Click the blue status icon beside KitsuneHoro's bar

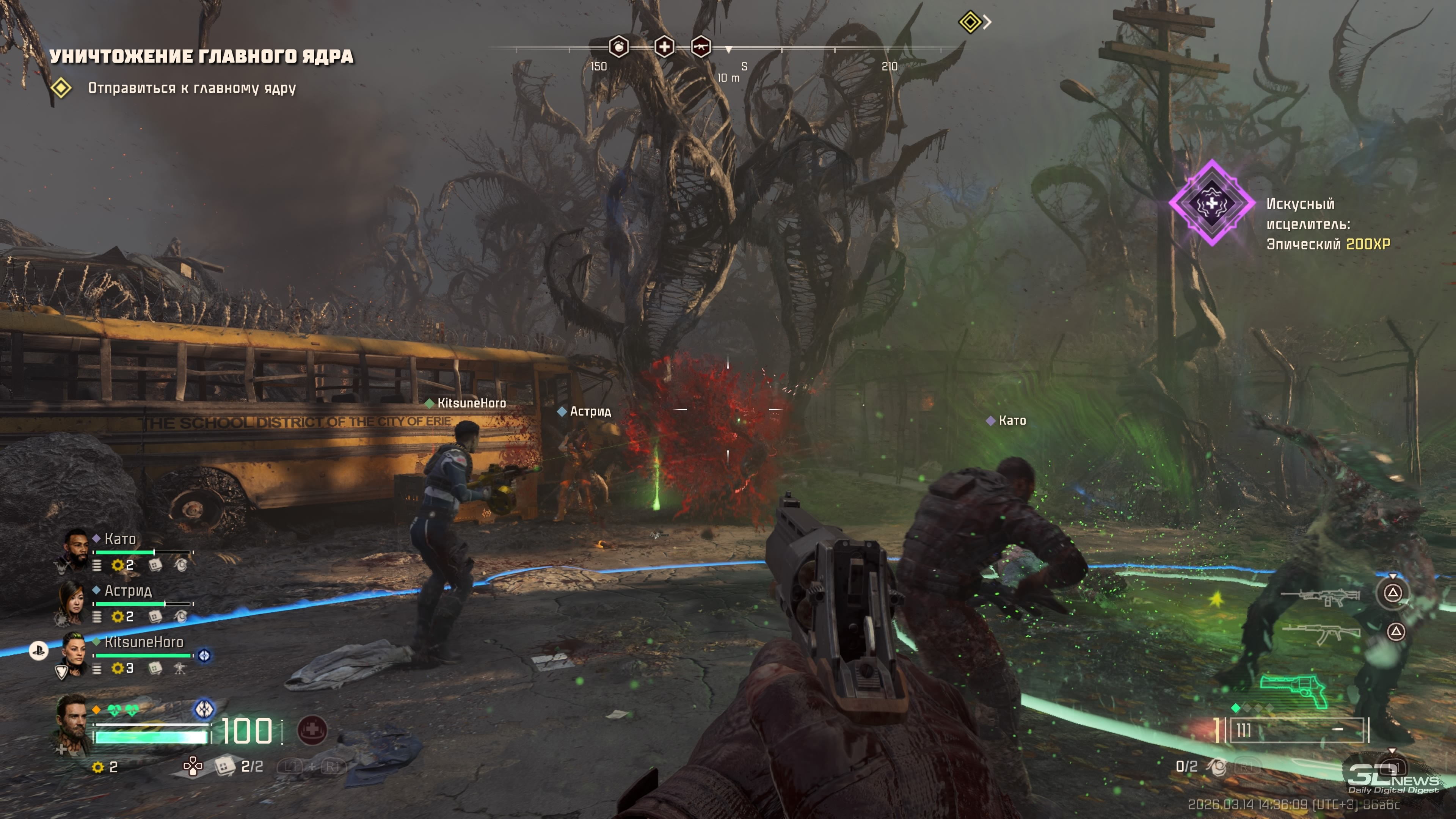coord(205,656)
